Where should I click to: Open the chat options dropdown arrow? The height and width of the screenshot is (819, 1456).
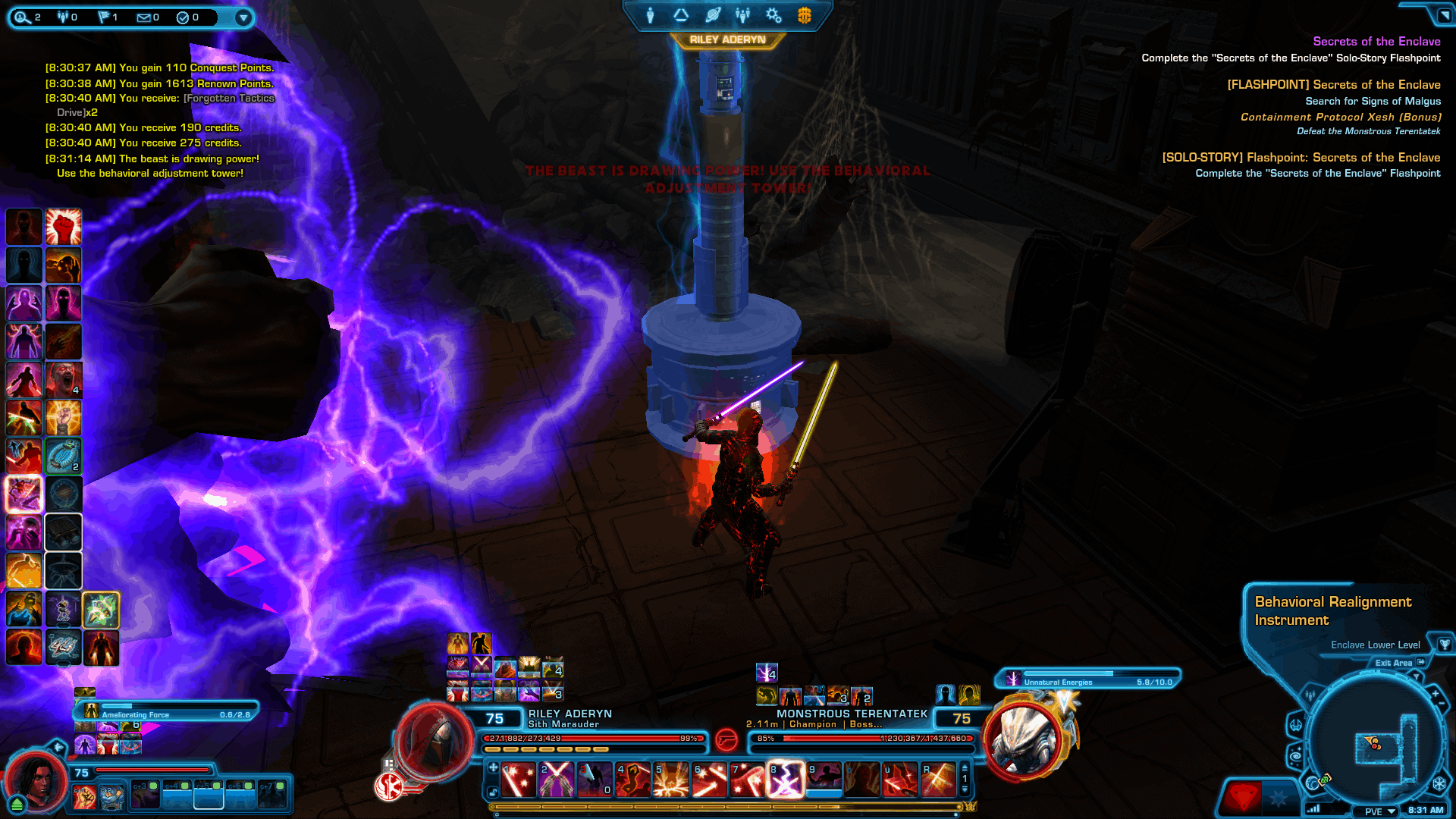pyautogui.click(x=243, y=17)
